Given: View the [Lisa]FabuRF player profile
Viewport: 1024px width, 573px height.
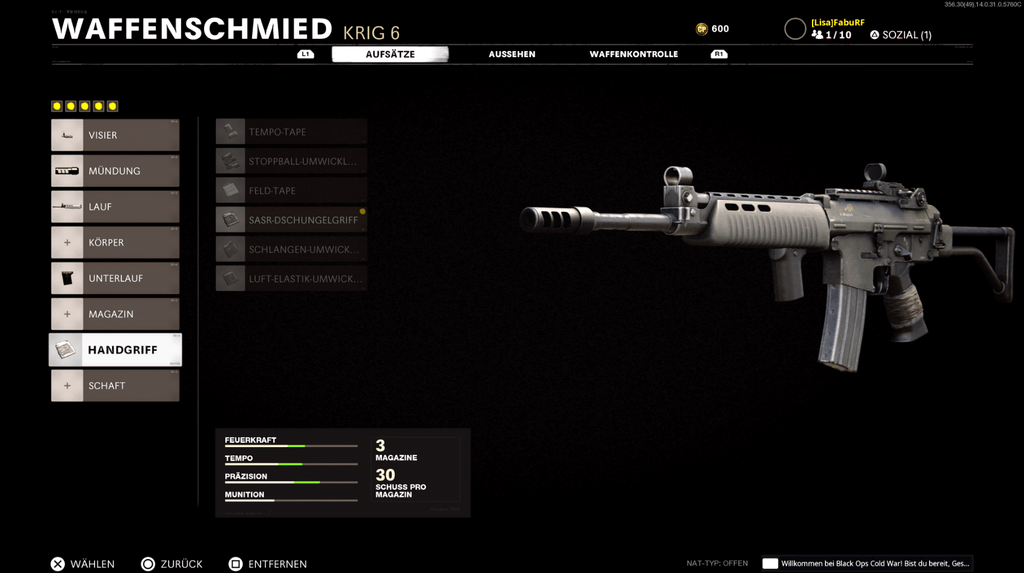Looking at the screenshot, I should tap(837, 22).
